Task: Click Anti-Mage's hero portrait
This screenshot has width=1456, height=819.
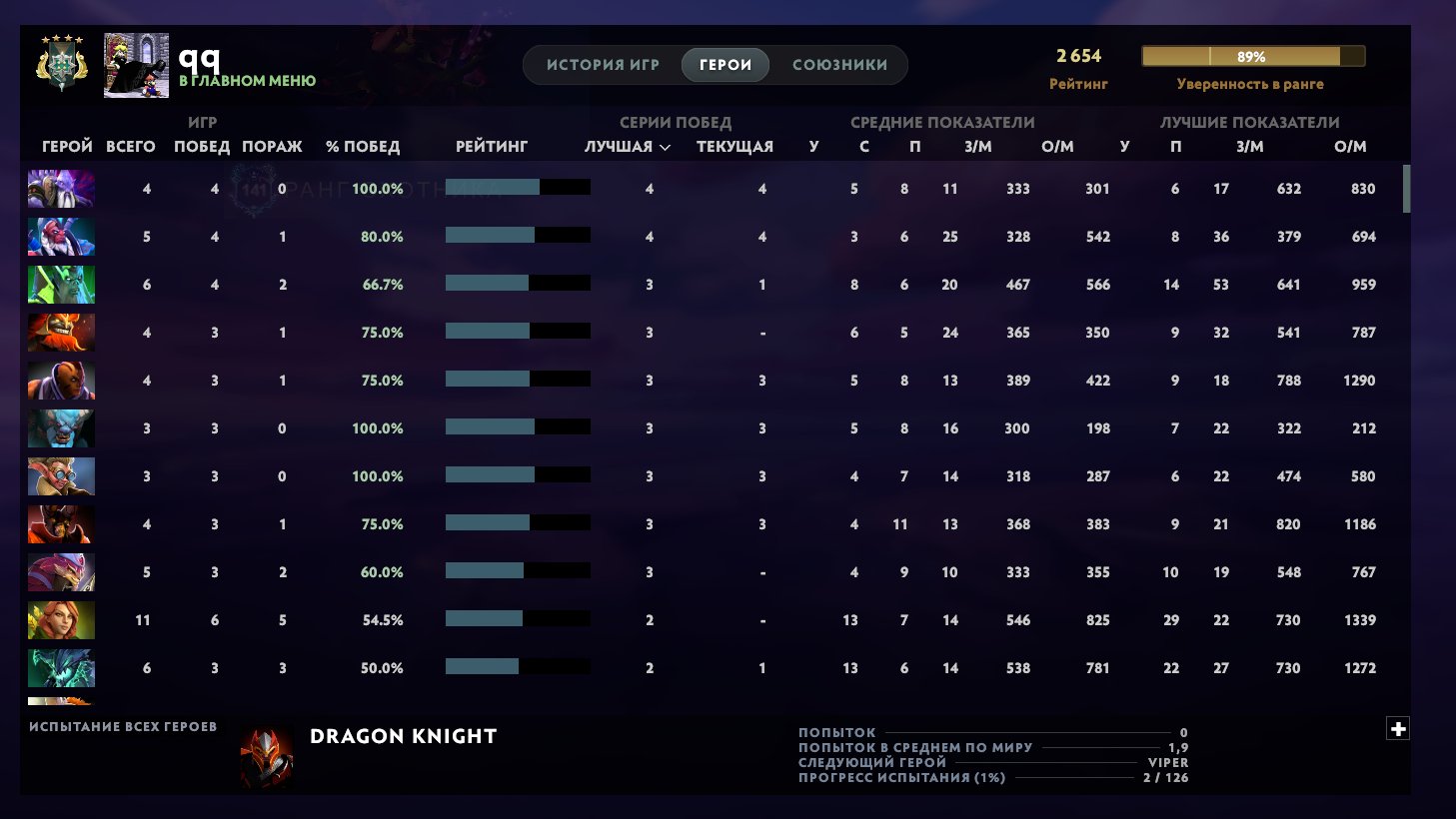Action: (60, 380)
